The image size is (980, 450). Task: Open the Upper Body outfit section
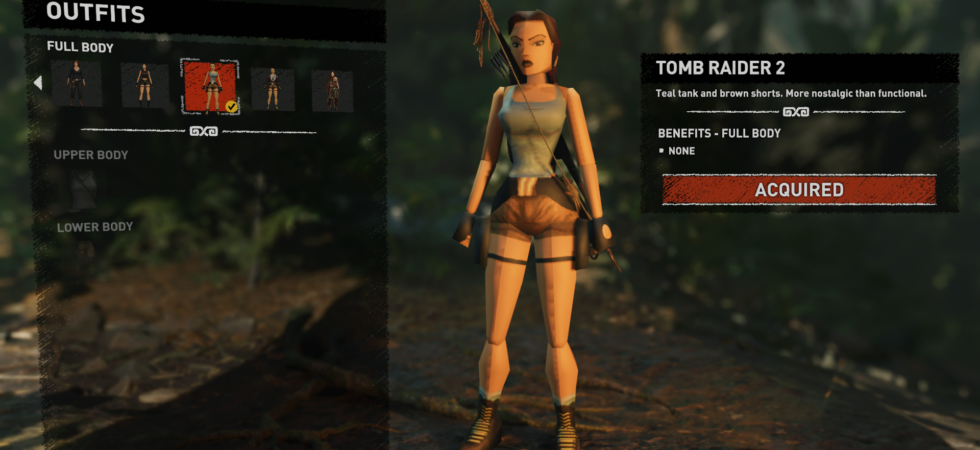[91, 155]
